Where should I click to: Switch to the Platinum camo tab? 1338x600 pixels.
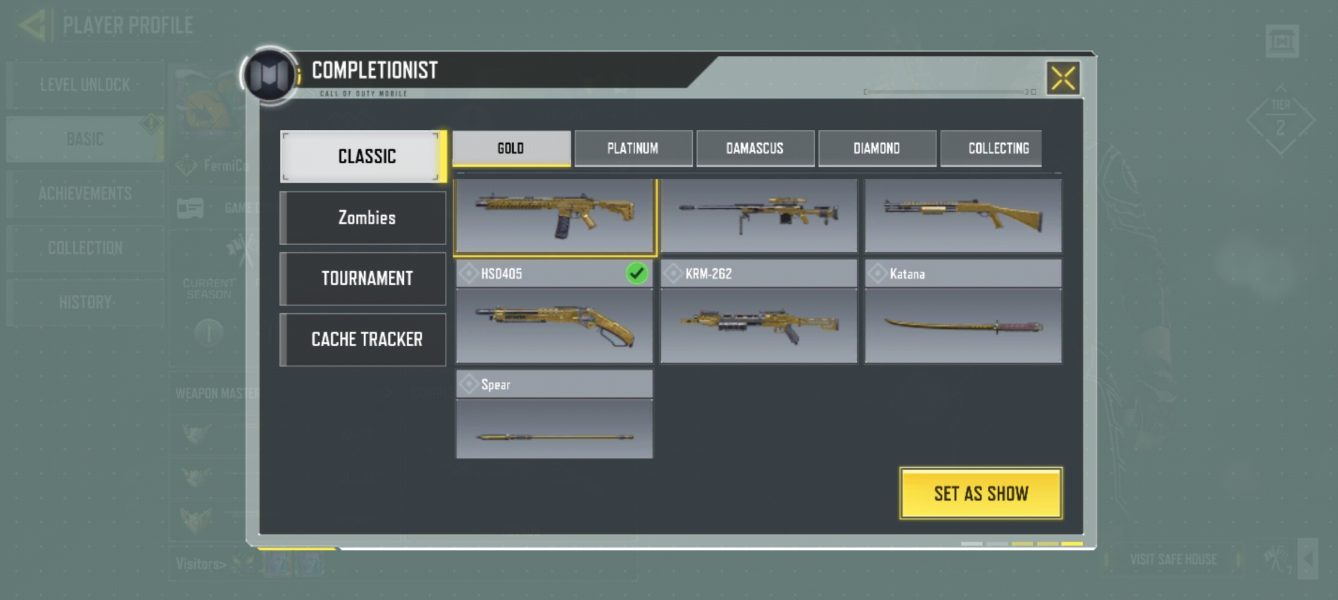pos(633,148)
